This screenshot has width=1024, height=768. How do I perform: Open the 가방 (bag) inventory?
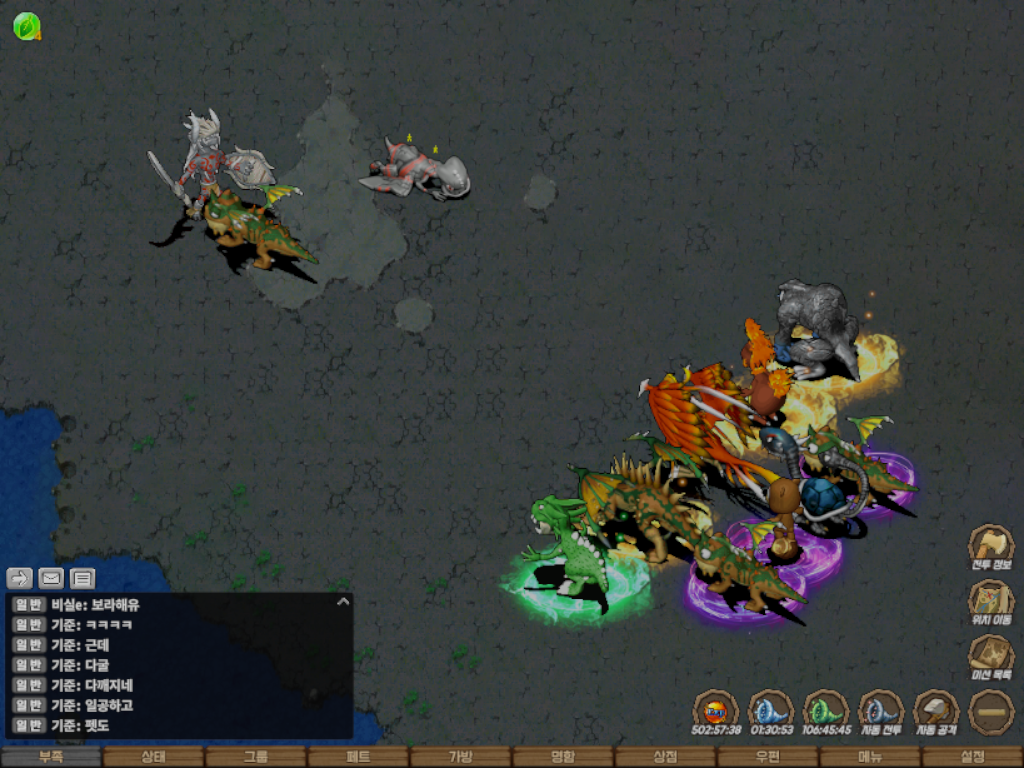point(460,757)
